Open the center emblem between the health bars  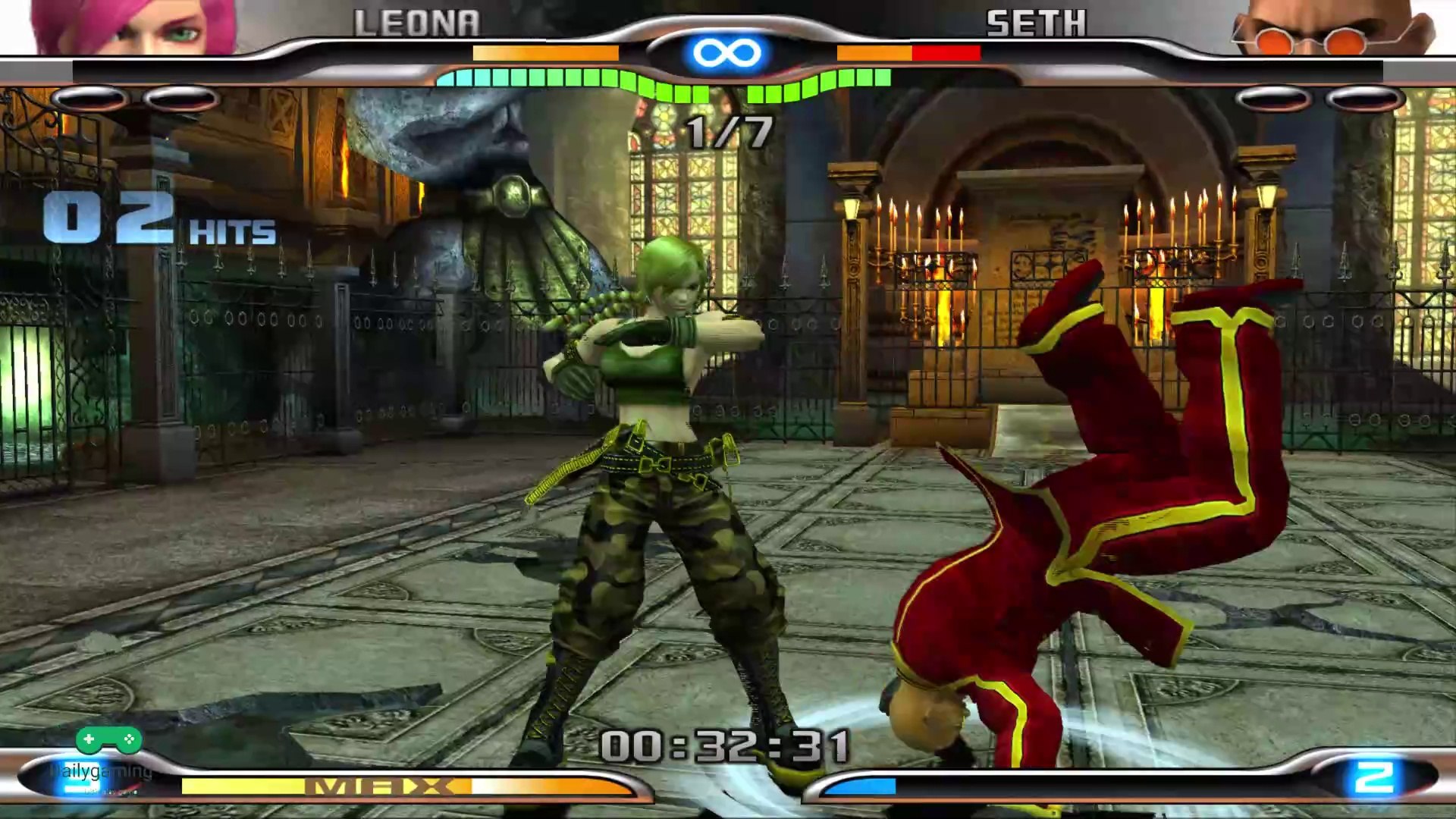tap(726, 52)
